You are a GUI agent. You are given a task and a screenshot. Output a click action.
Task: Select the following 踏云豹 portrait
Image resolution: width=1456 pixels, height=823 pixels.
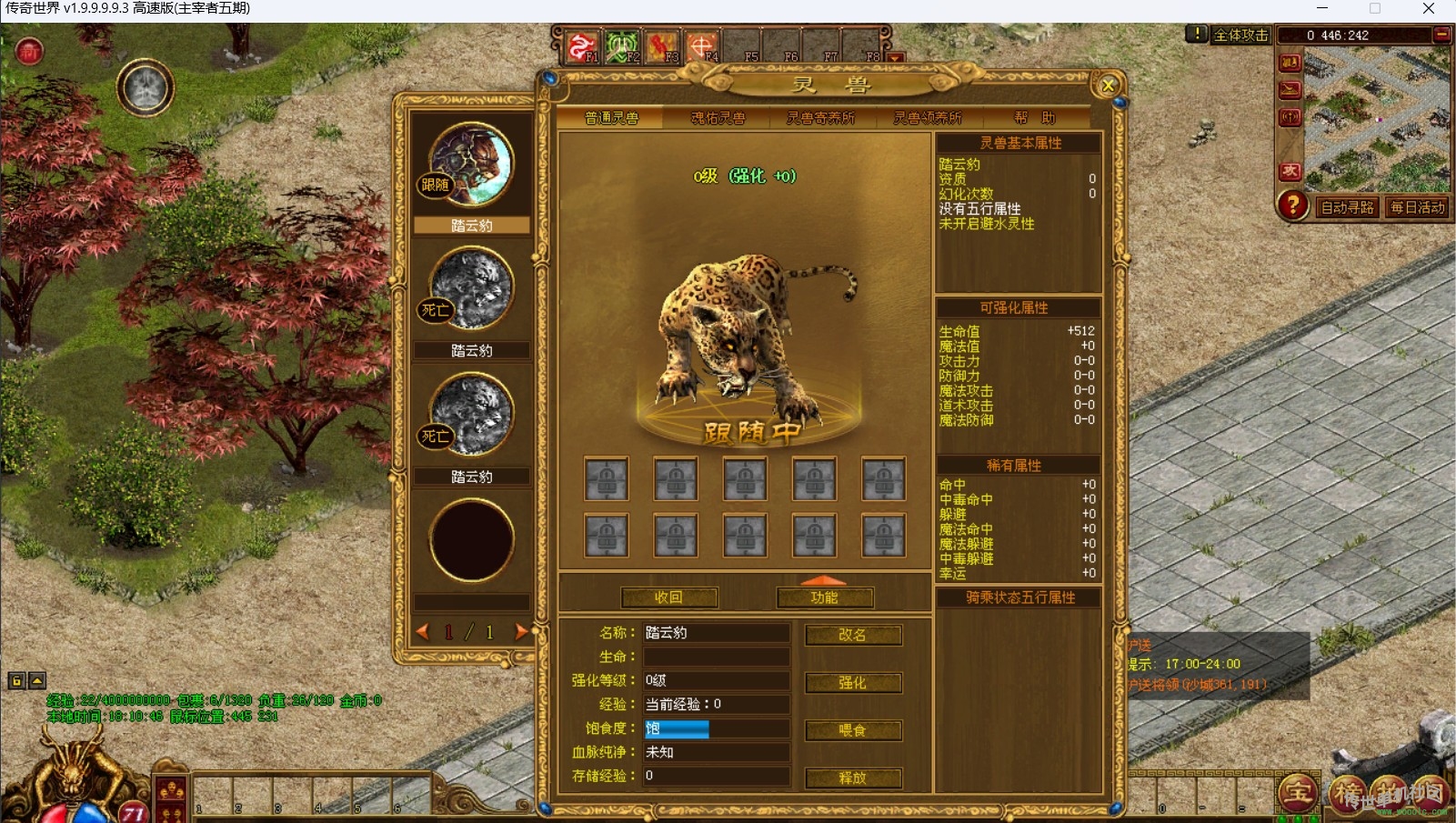coord(471,165)
